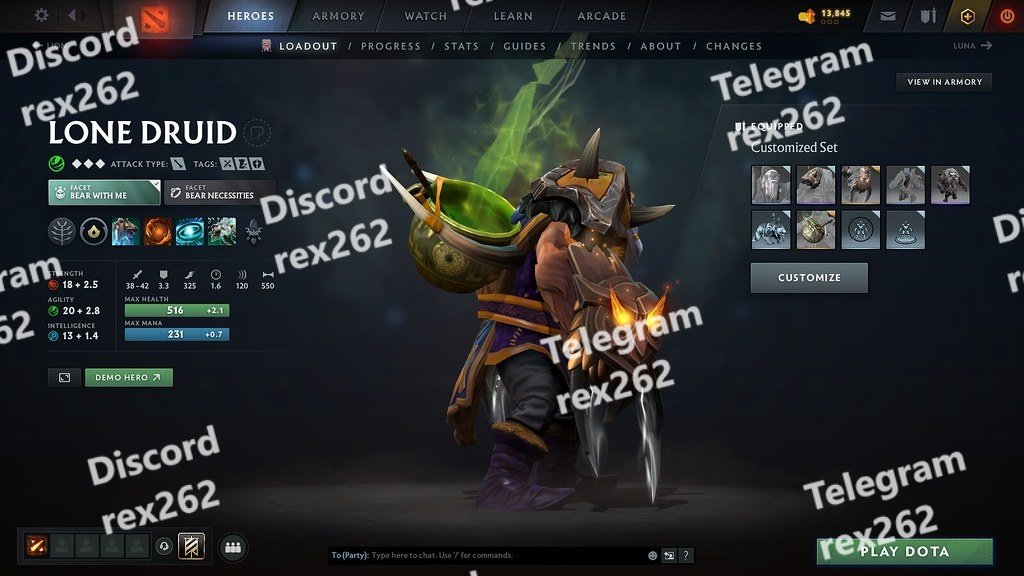The width and height of the screenshot is (1024, 576).
Task: Open the Customize loadout button
Action: pyautogui.click(x=809, y=278)
